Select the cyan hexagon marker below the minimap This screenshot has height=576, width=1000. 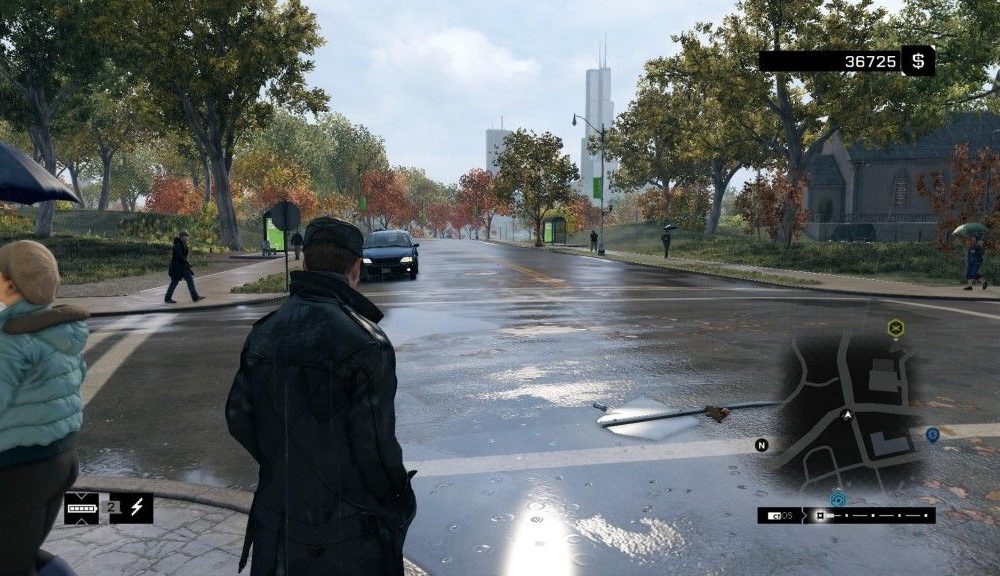point(838,499)
